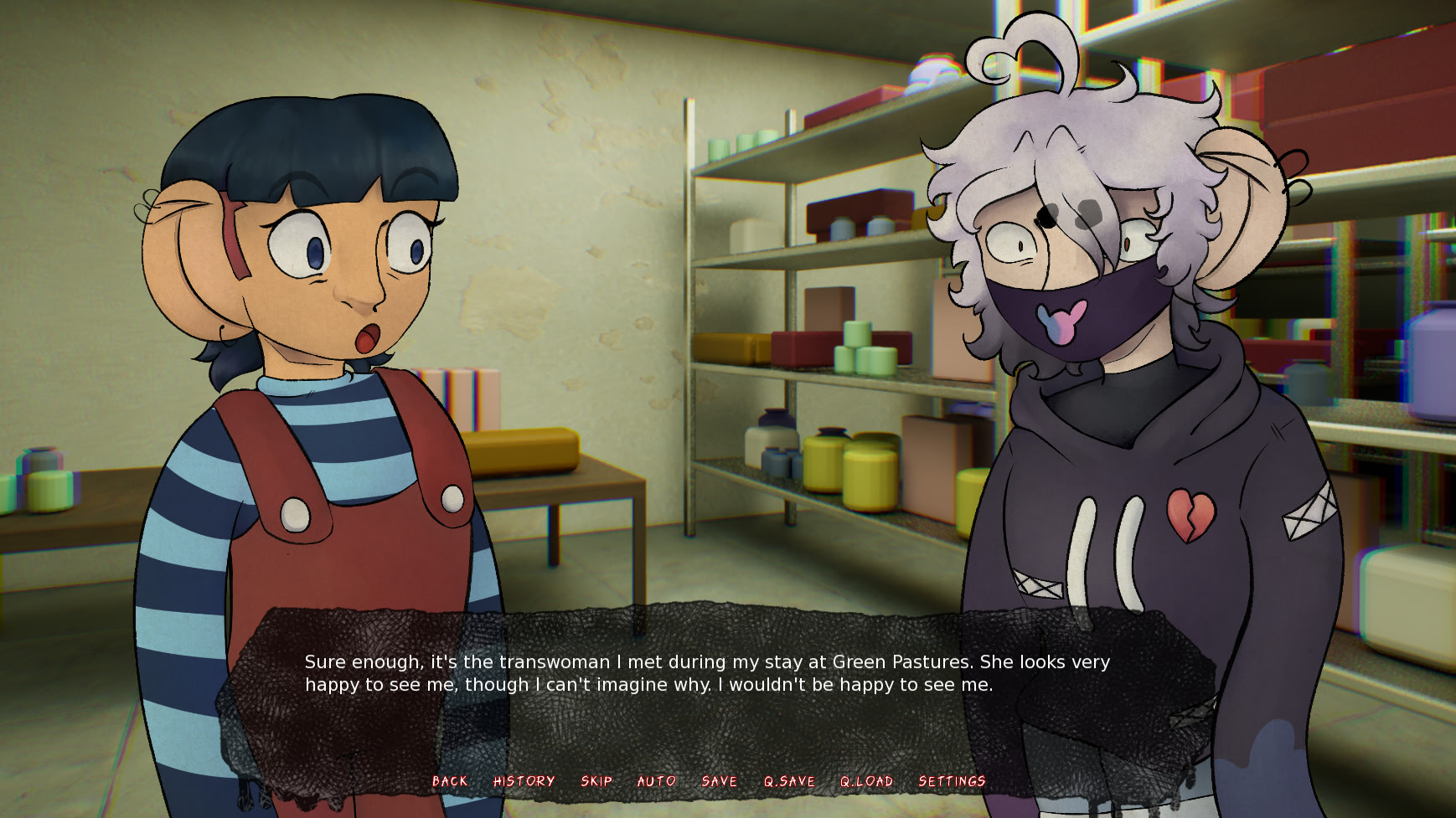Open the Save menu

tap(720, 781)
